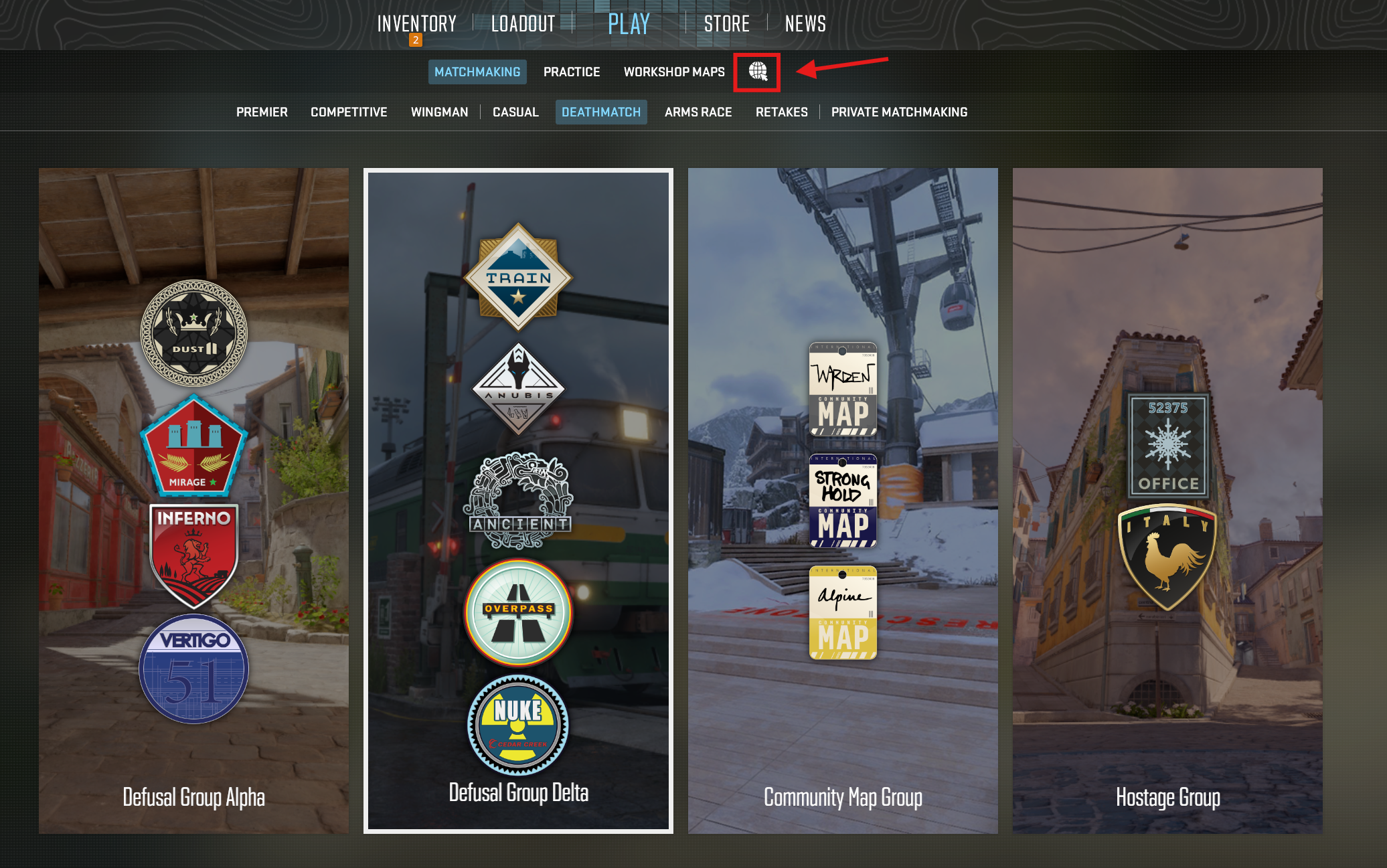The height and width of the screenshot is (868, 1387).
Task: Switch to Casual mode
Action: pyautogui.click(x=515, y=112)
